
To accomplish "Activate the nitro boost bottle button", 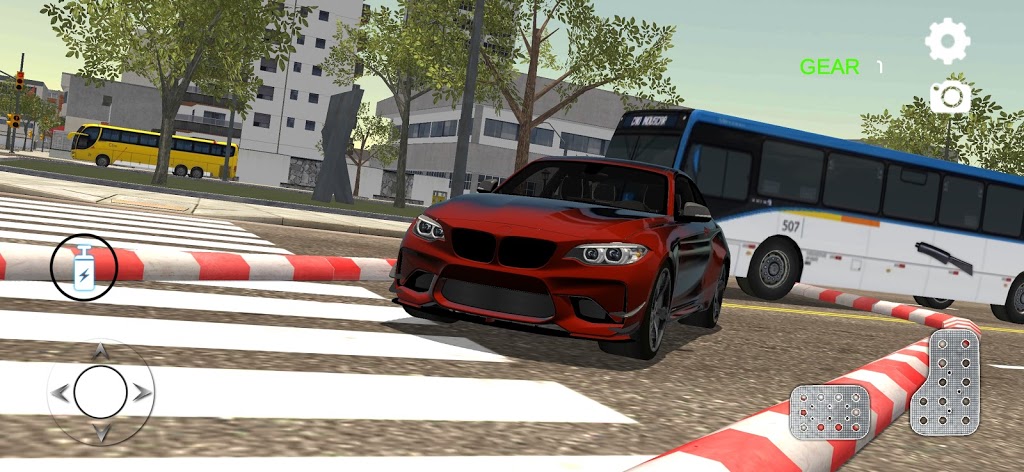I will (84, 268).
